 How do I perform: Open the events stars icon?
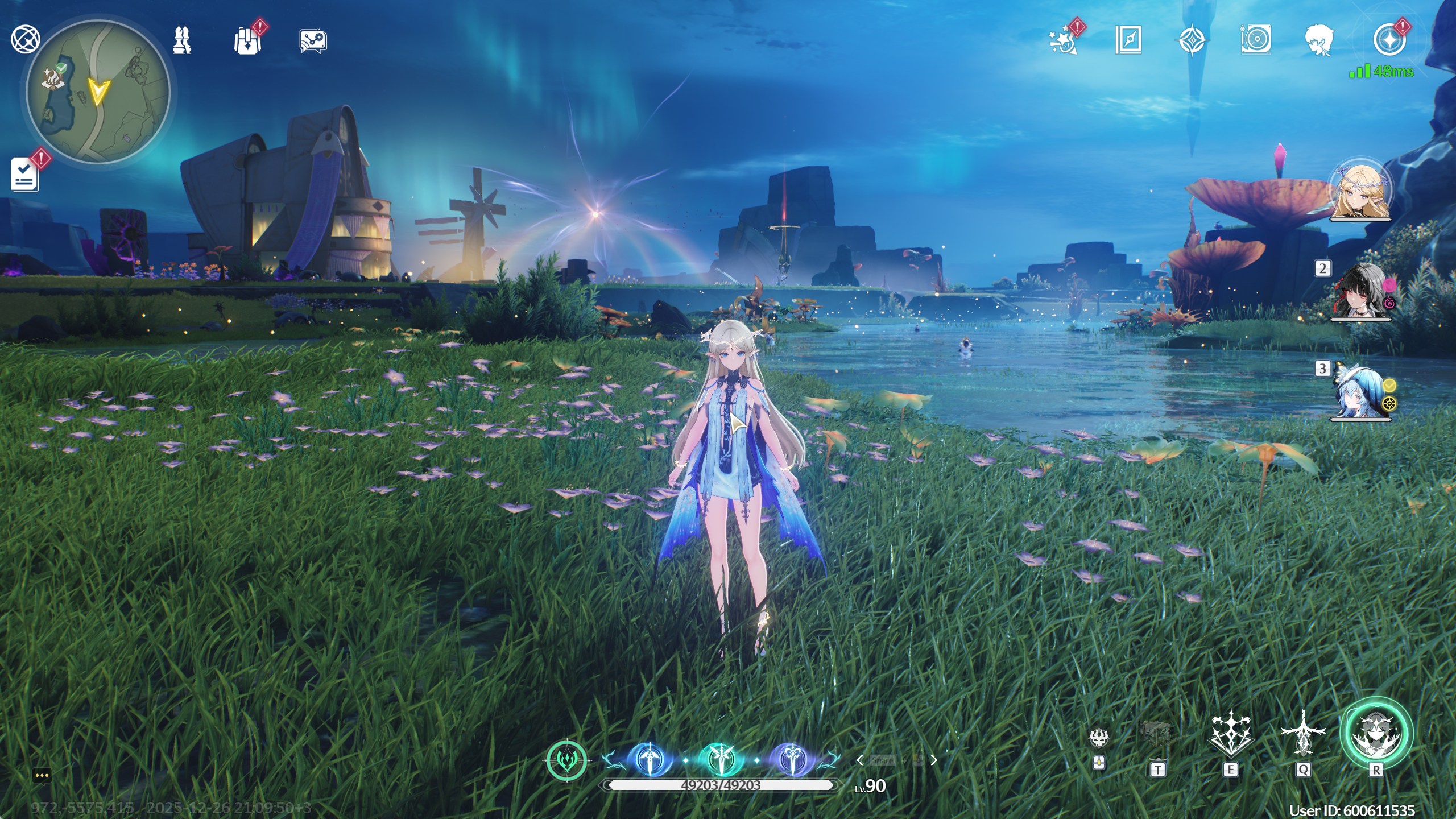pyautogui.click(x=1062, y=40)
